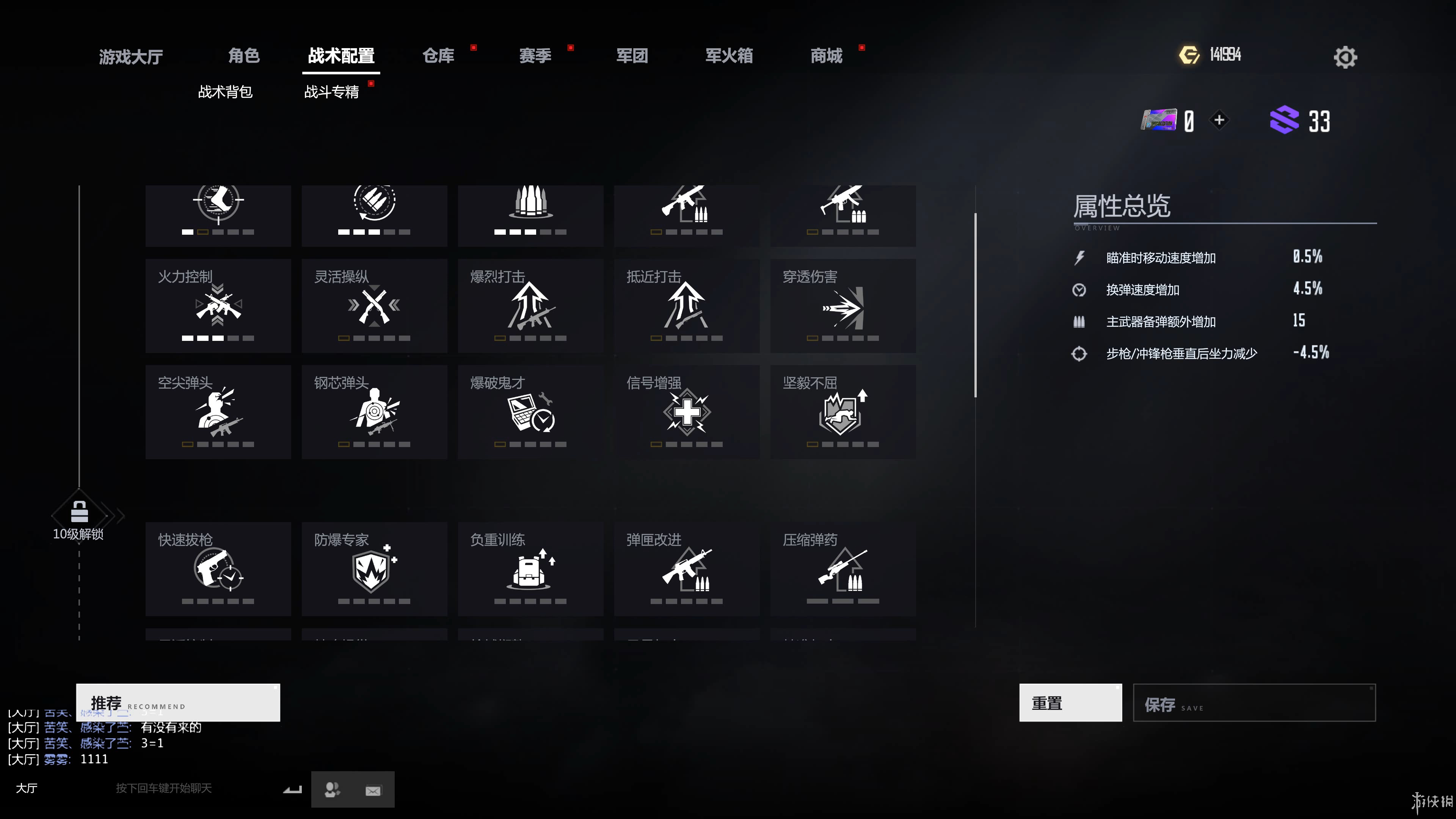Image resolution: width=1456 pixels, height=819 pixels.
Task: Pick the 空尖弹头 skill tile
Action: (218, 411)
